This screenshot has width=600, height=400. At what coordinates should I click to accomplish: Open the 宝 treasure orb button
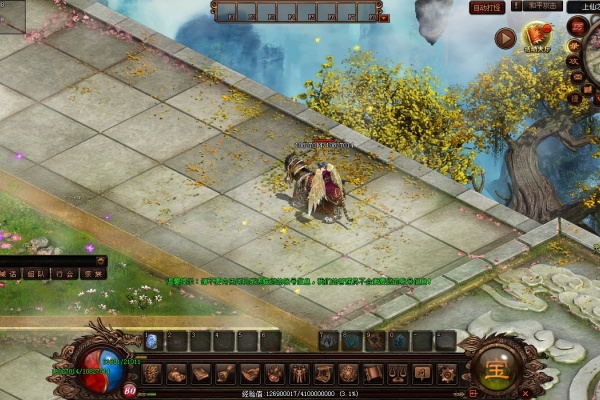[496, 367]
